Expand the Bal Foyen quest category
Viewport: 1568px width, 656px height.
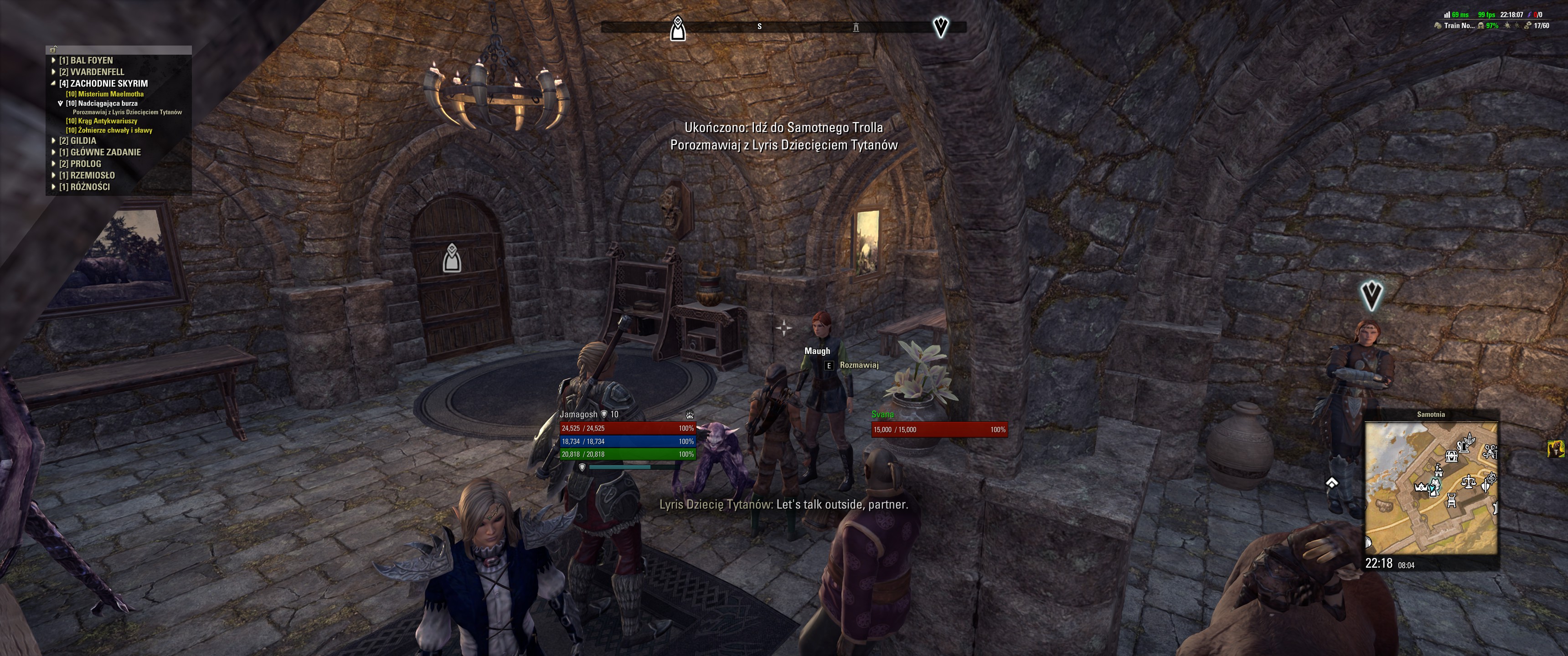pyautogui.click(x=85, y=60)
